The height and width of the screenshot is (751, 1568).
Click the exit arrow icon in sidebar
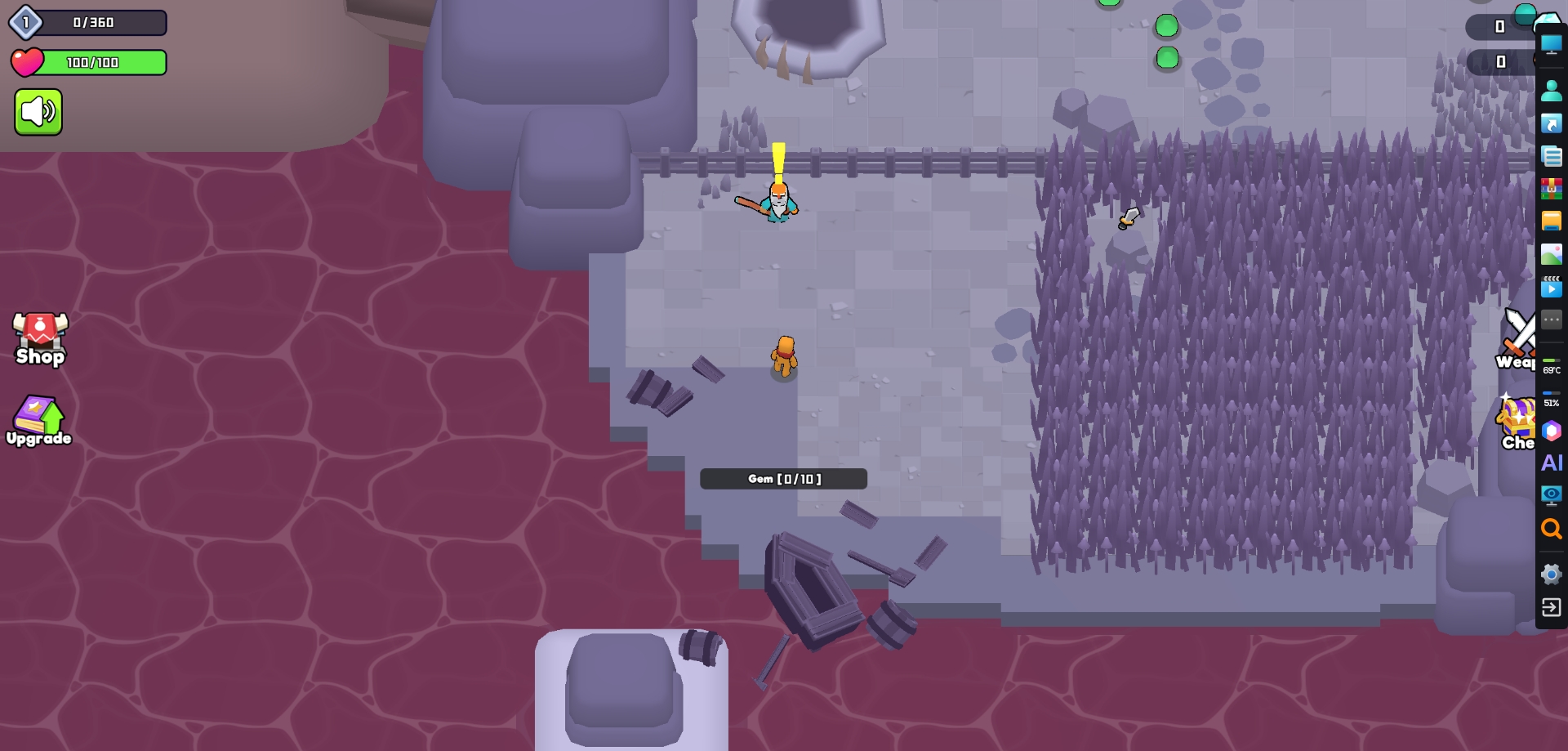[x=1551, y=607]
